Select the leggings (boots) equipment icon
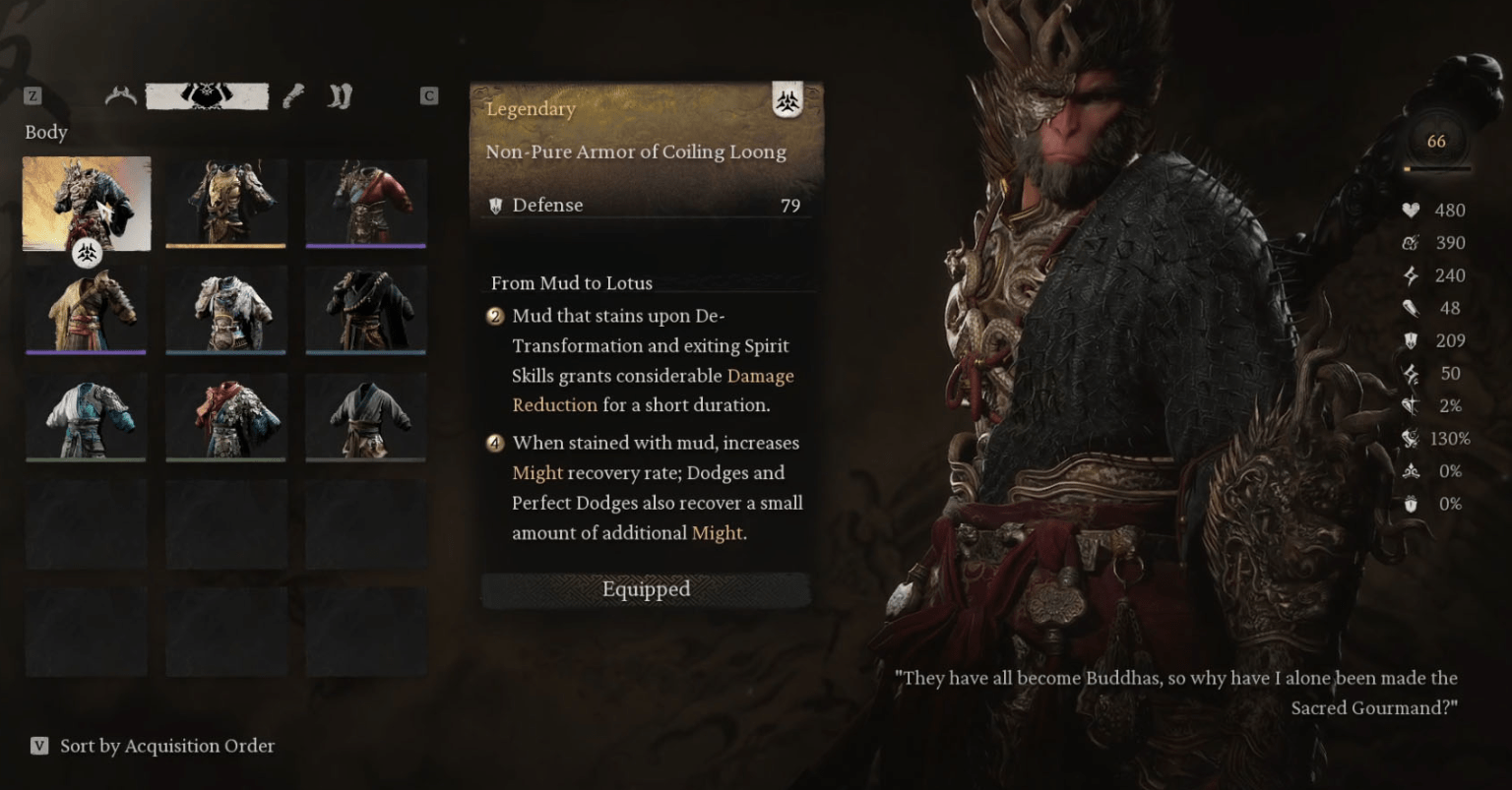This screenshot has width=1512, height=790. click(339, 94)
